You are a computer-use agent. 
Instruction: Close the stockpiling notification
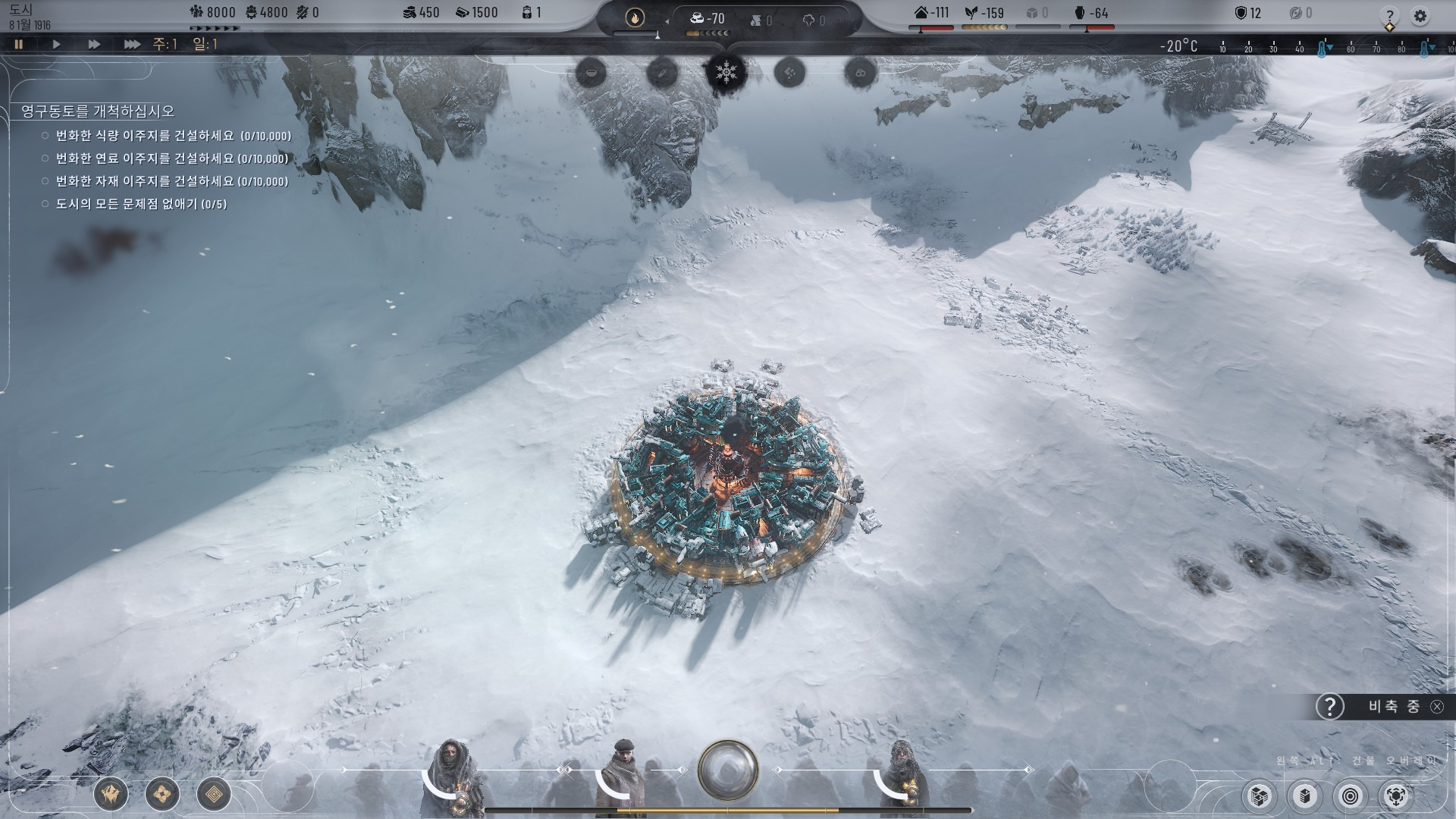pos(1437,707)
